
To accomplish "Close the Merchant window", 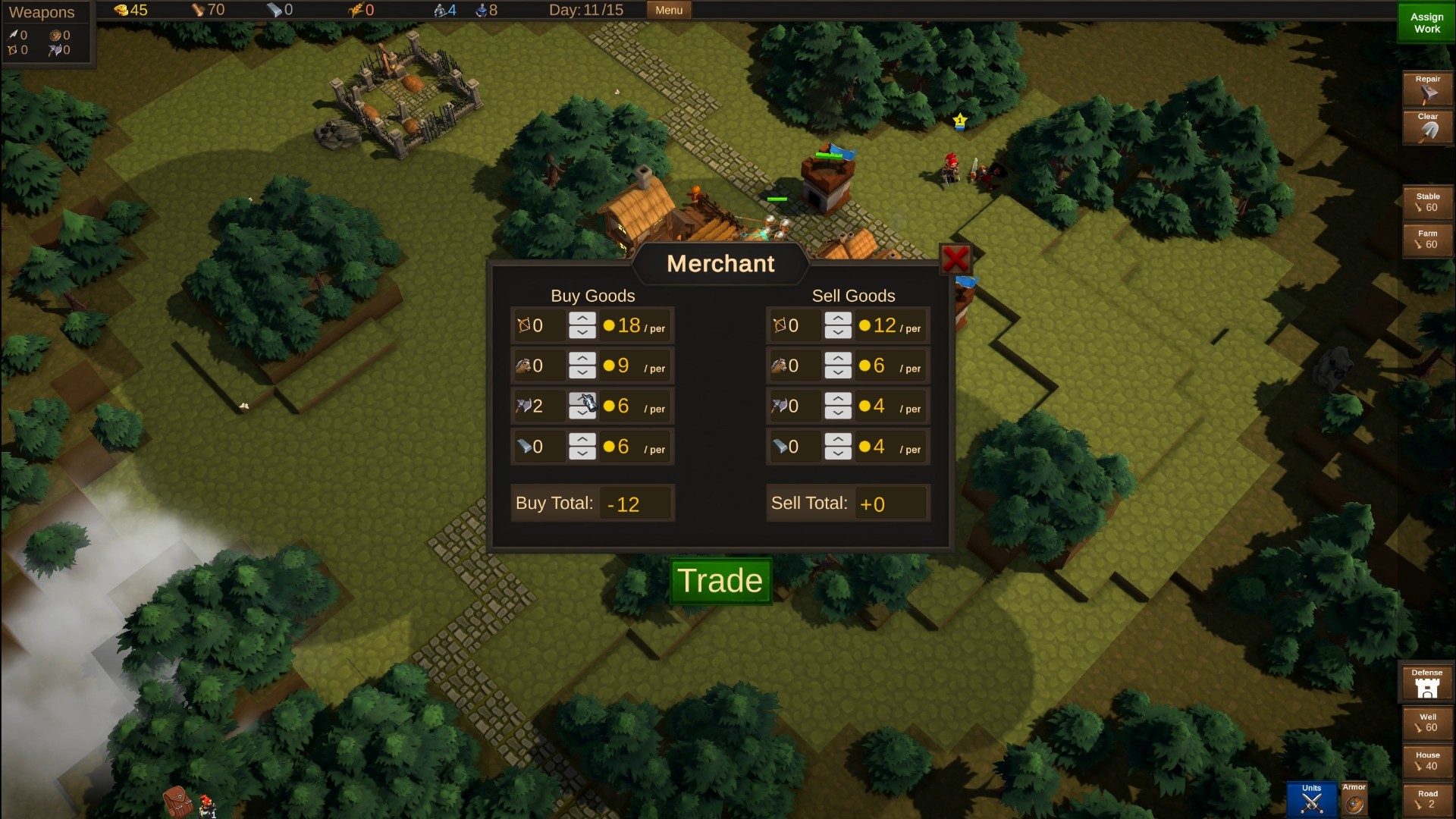I will click(956, 259).
